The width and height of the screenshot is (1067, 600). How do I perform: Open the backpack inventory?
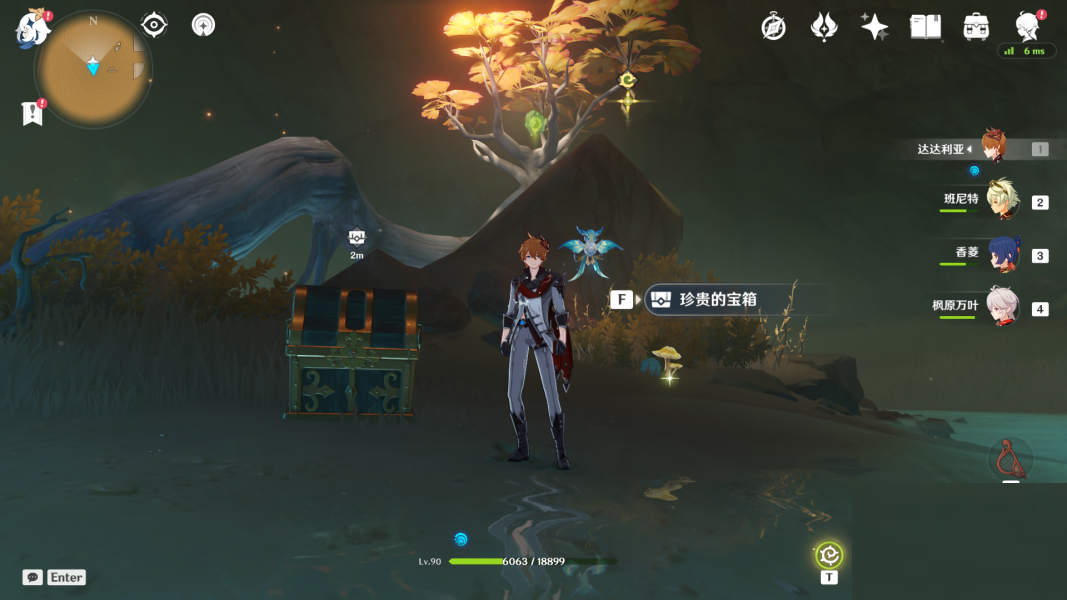pos(976,27)
